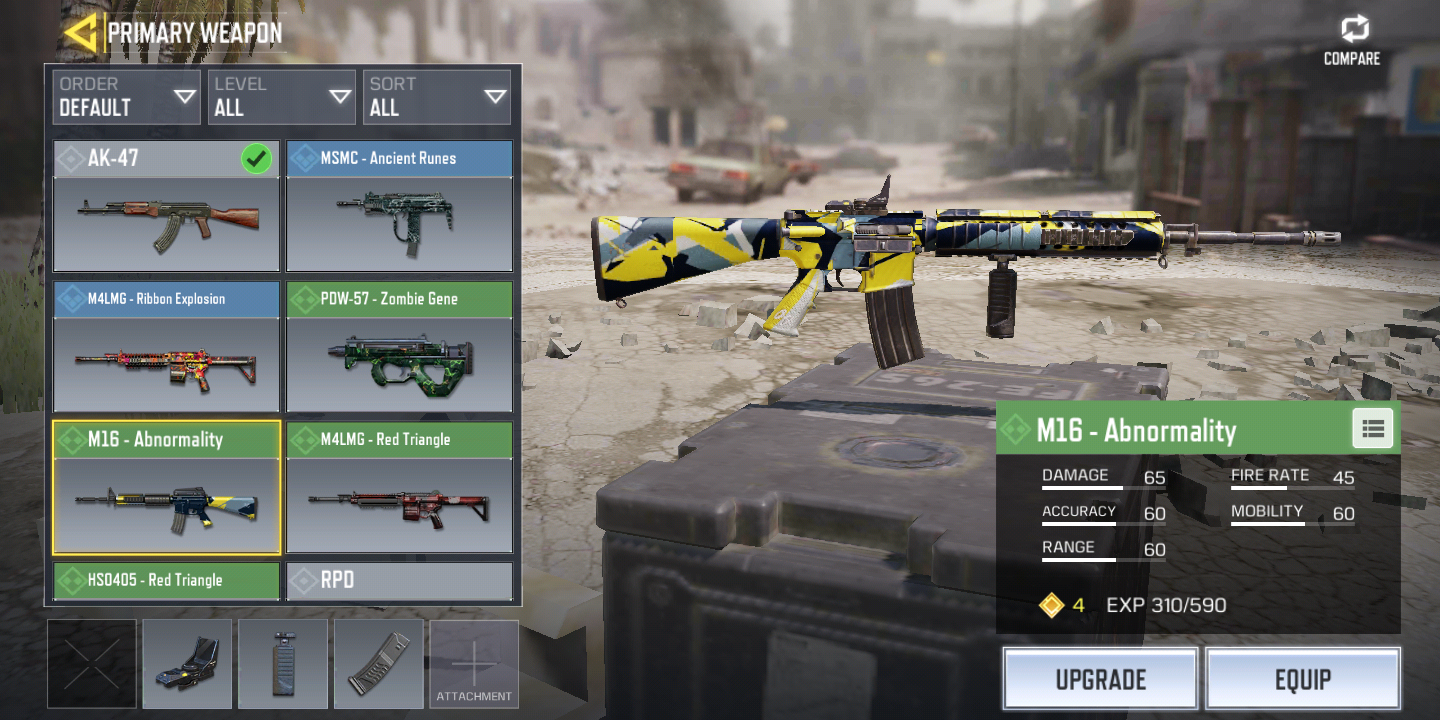The height and width of the screenshot is (720, 1440).
Task: Open the Compare weapons view
Action: 1352,41
